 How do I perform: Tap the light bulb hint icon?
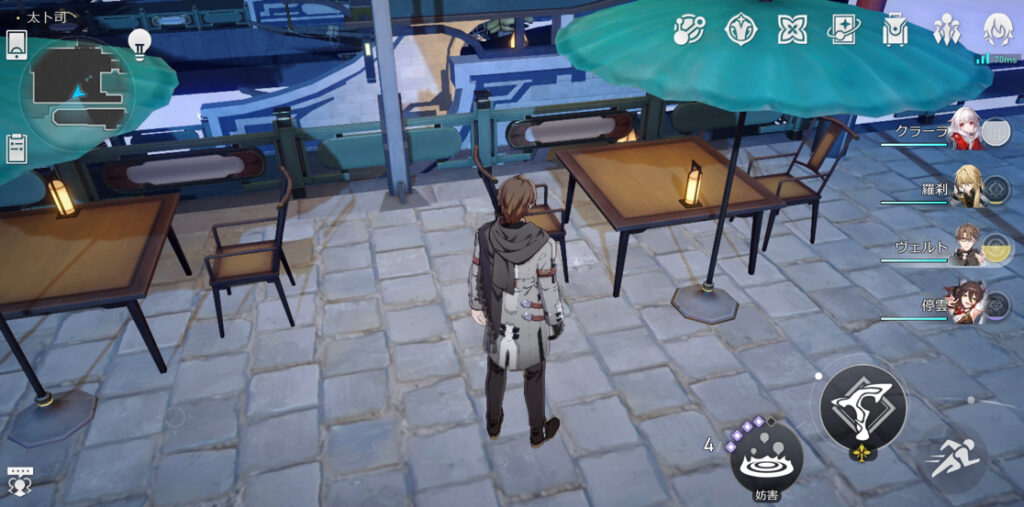[x=139, y=41]
